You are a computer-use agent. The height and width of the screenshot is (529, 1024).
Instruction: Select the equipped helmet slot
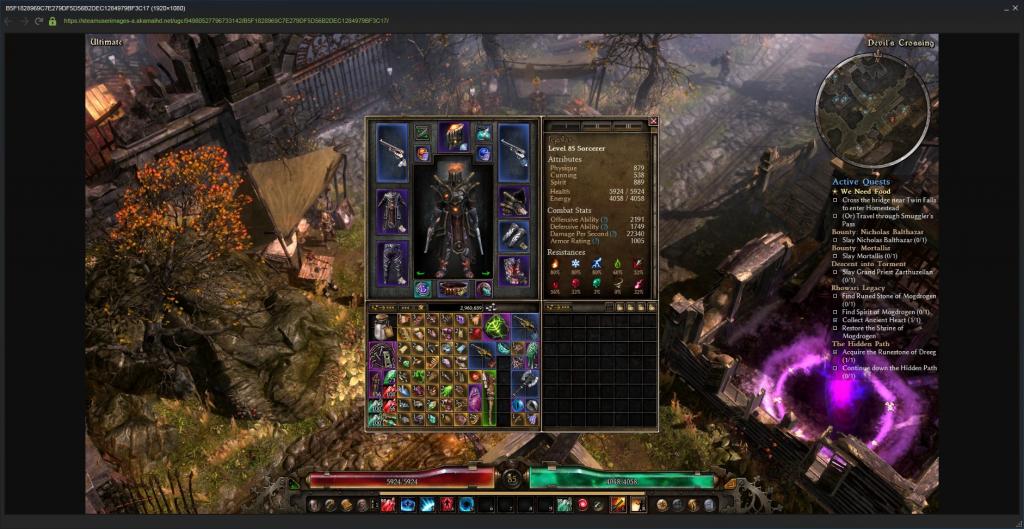pos(453,135)
